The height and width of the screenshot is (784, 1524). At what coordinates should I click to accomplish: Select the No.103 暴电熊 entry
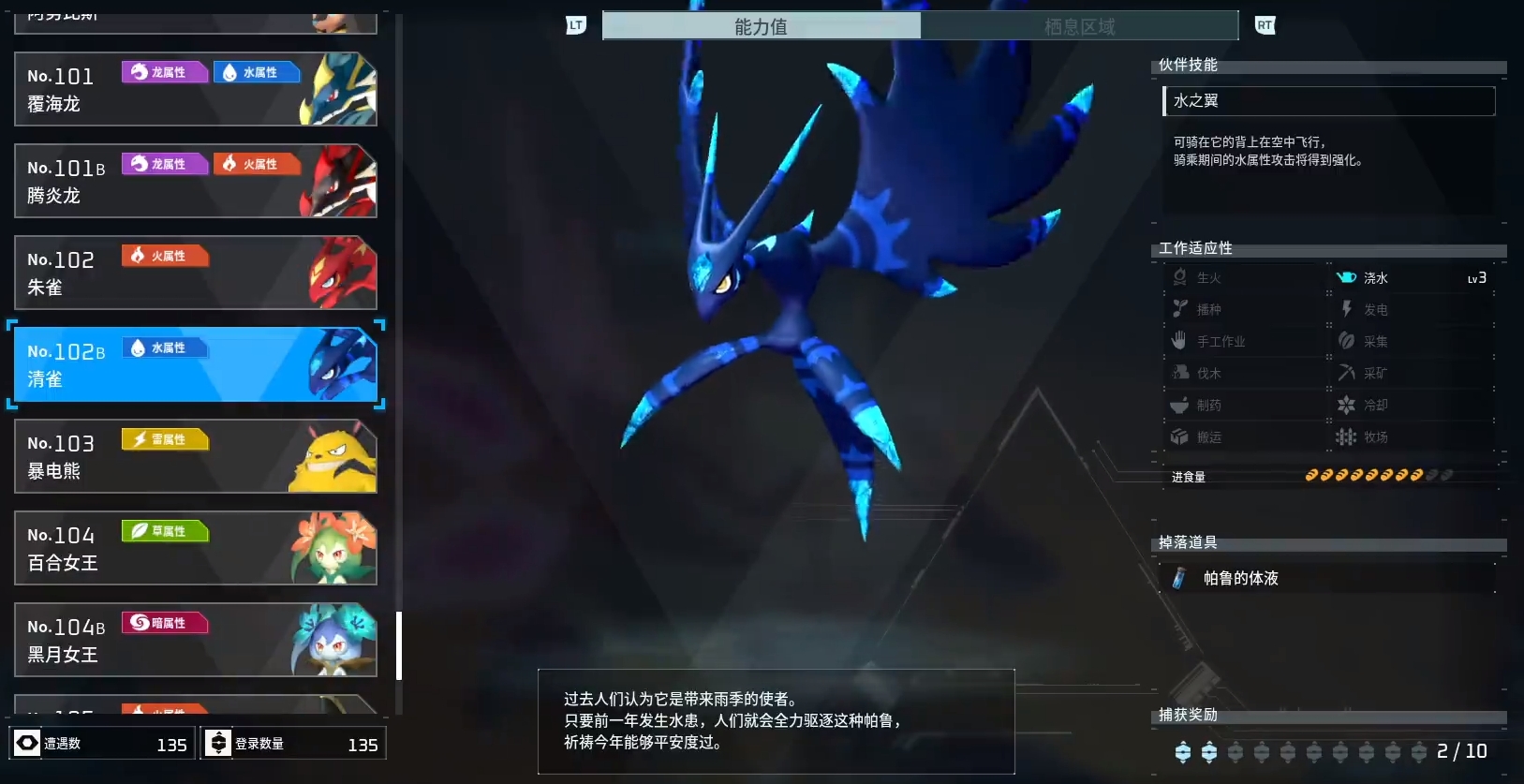coord(194,456)
